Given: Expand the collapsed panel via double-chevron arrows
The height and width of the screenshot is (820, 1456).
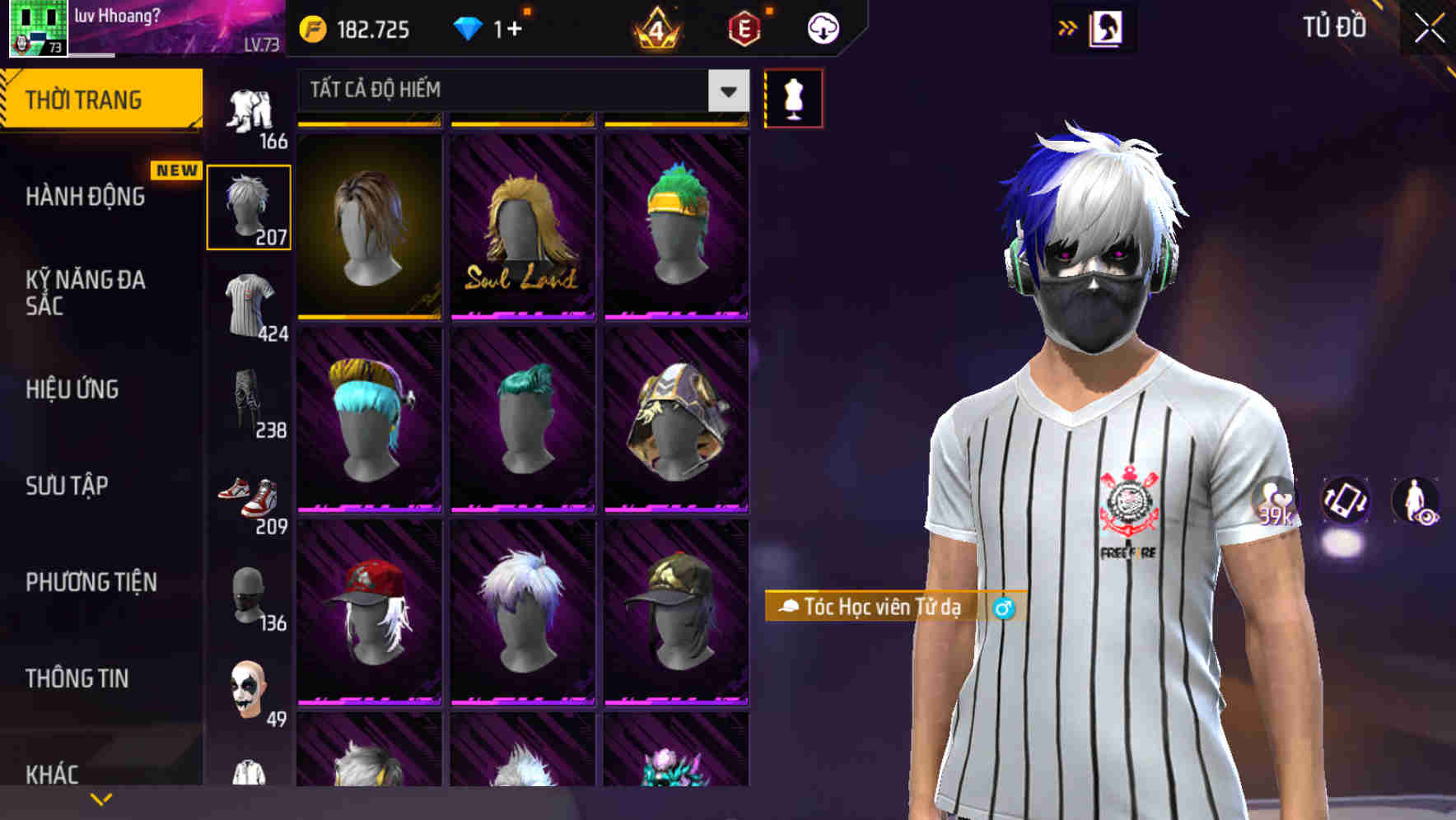Looking at the screenshot, I should pyautogui.click(x=1068, y=27).
